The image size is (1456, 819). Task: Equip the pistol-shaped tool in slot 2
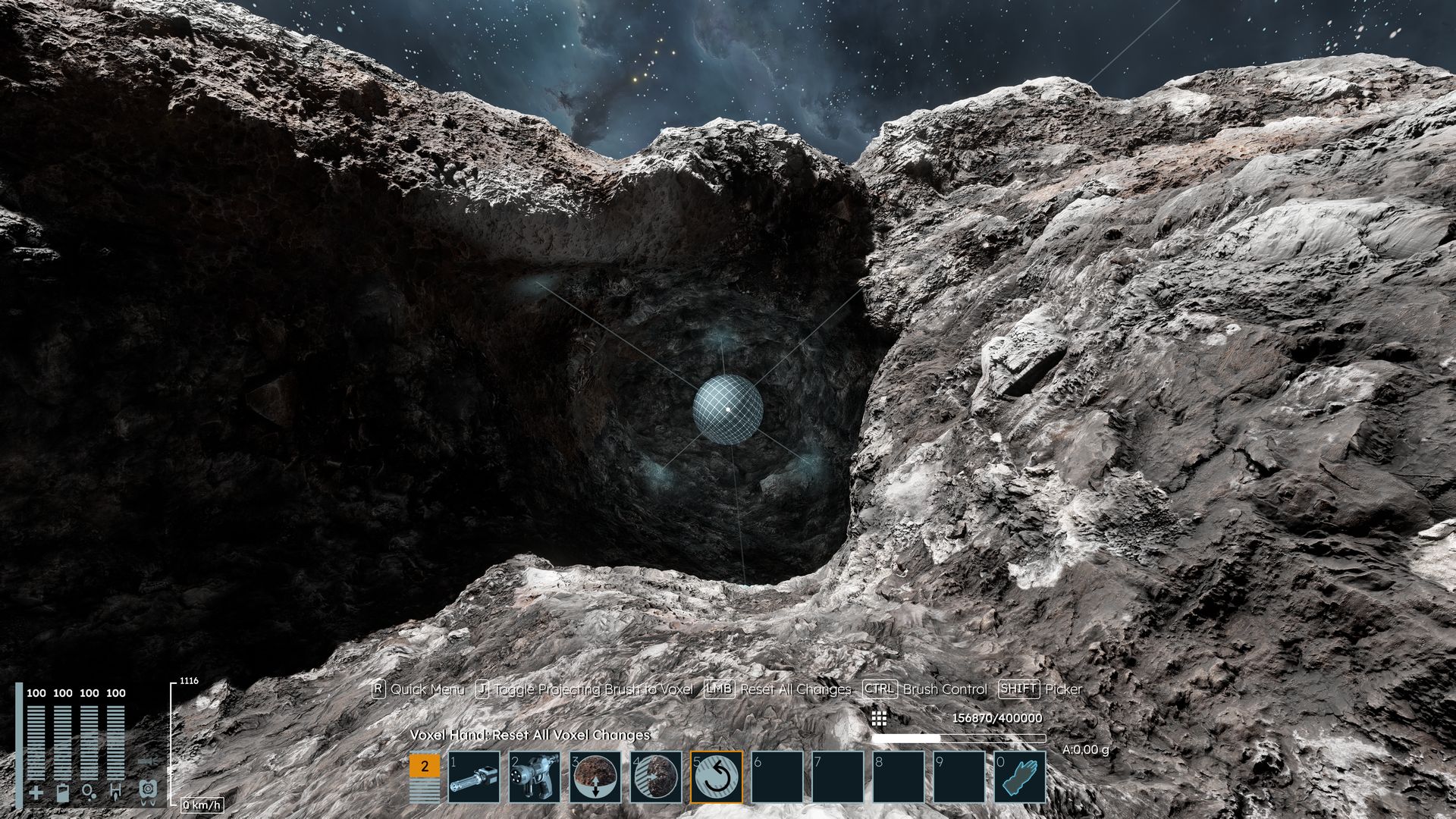click(x=535, y=777)
